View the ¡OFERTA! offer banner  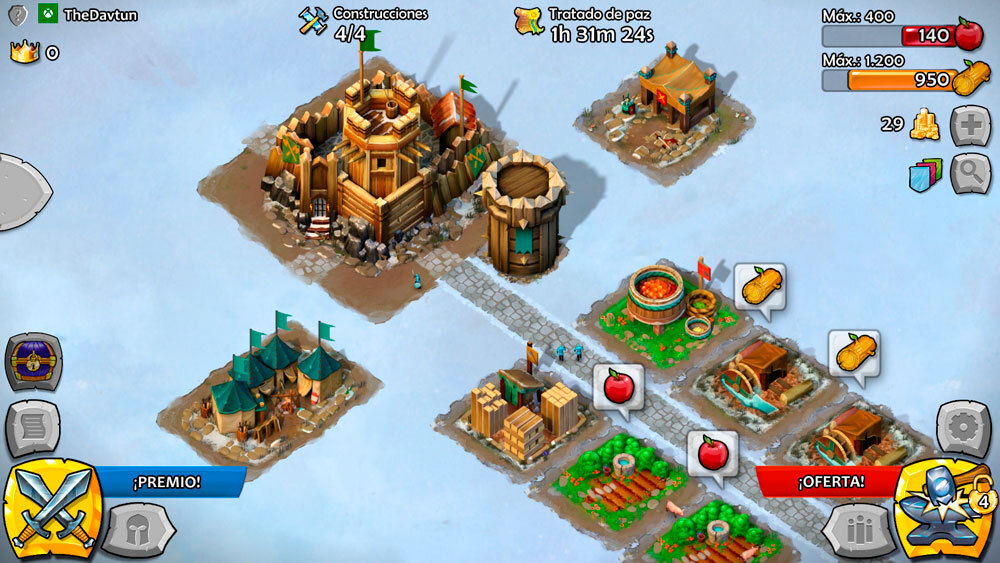[831, 481]
